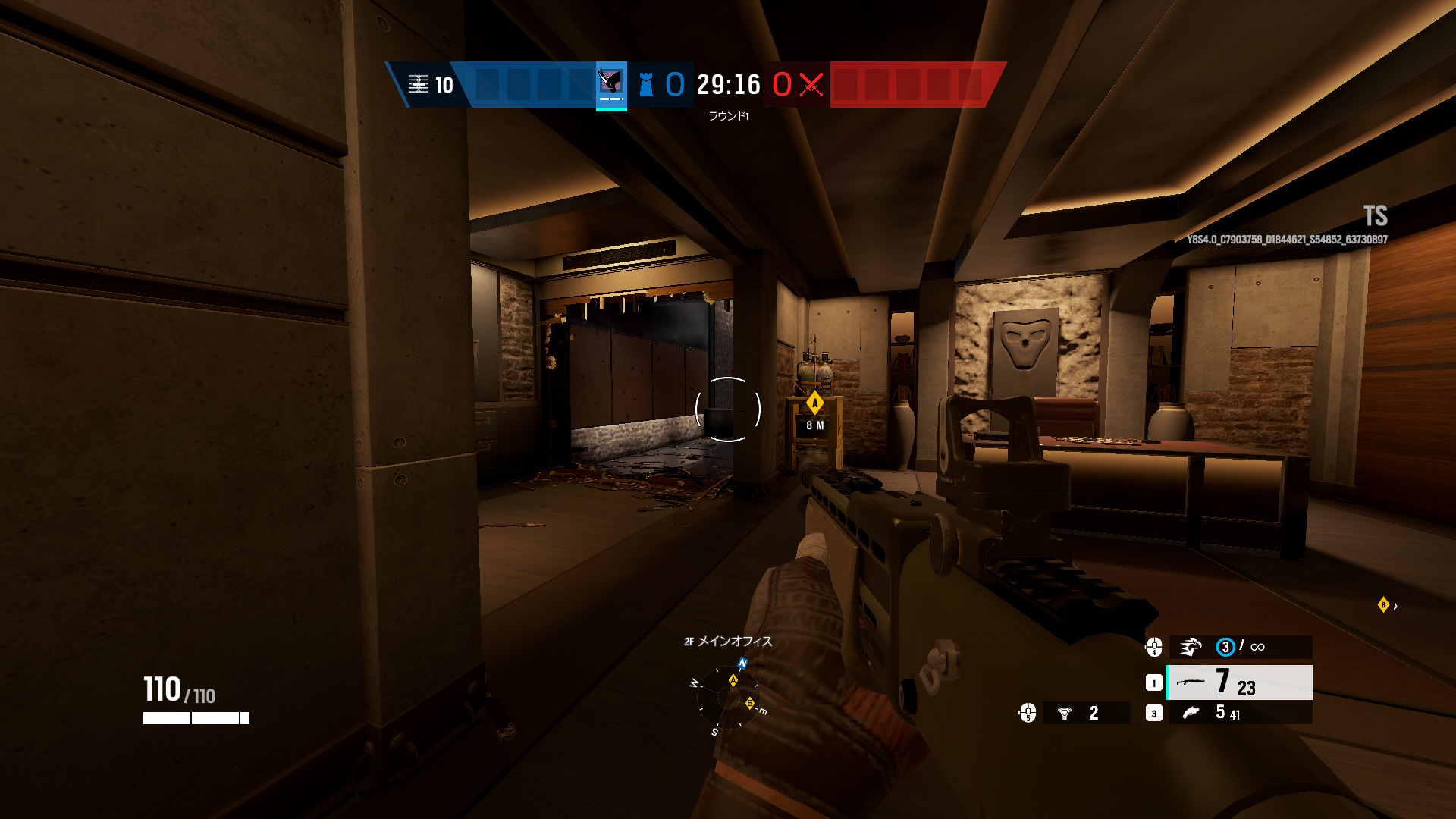This screenshot has height=819, width=1456.
Task: Toggle the active weapon slot 1 keybind badge
Action: pyautogui.click(x=1154, y=682)
